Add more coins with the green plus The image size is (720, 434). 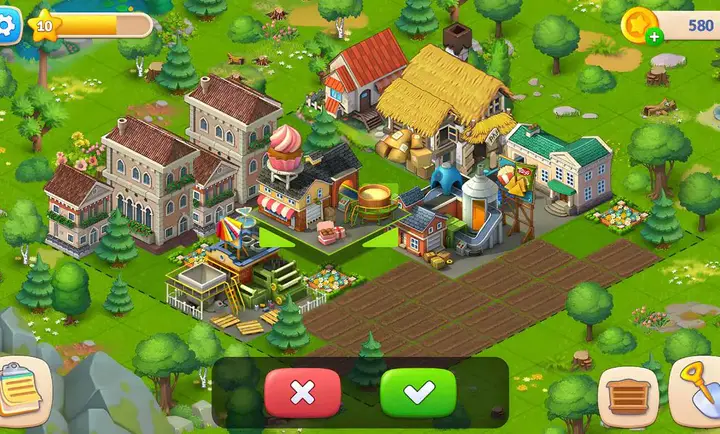click(x=654, y=37)
